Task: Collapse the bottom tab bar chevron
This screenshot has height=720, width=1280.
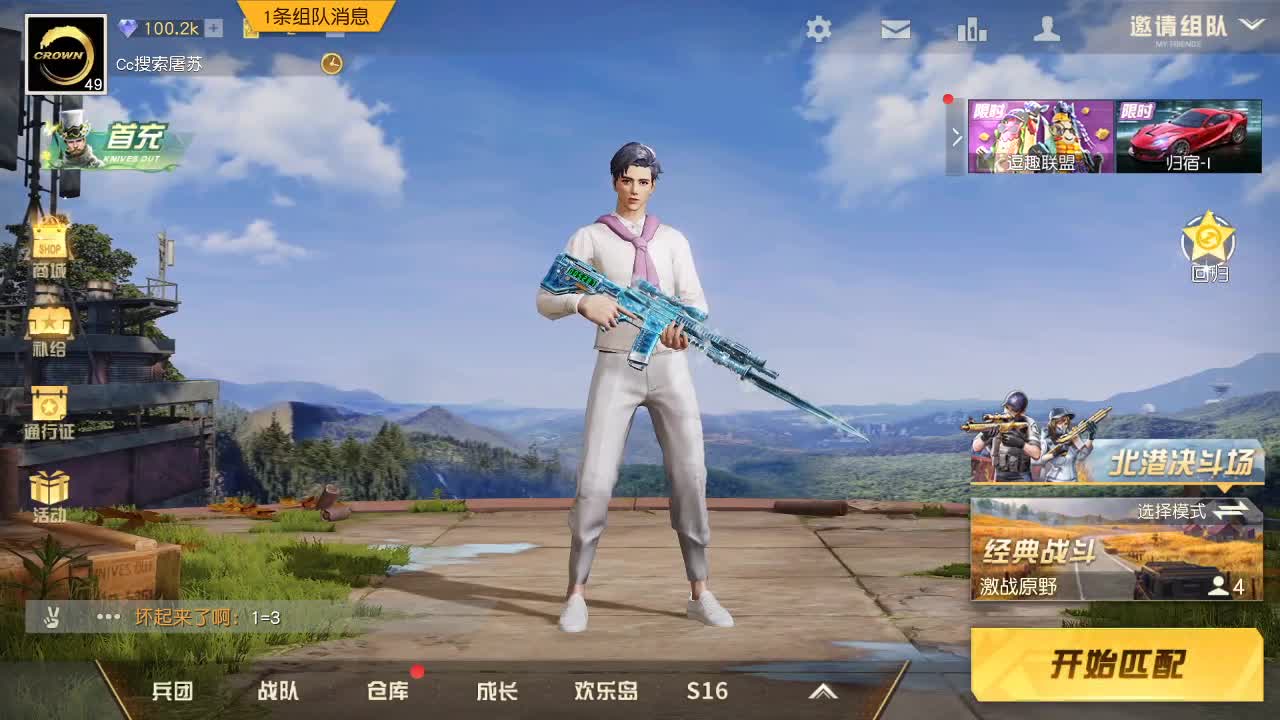Action: 824,690
